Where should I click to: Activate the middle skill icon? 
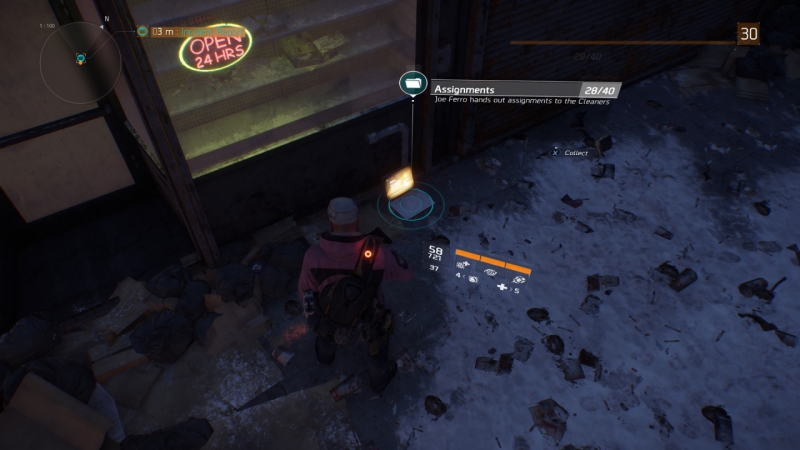point(490,269)
